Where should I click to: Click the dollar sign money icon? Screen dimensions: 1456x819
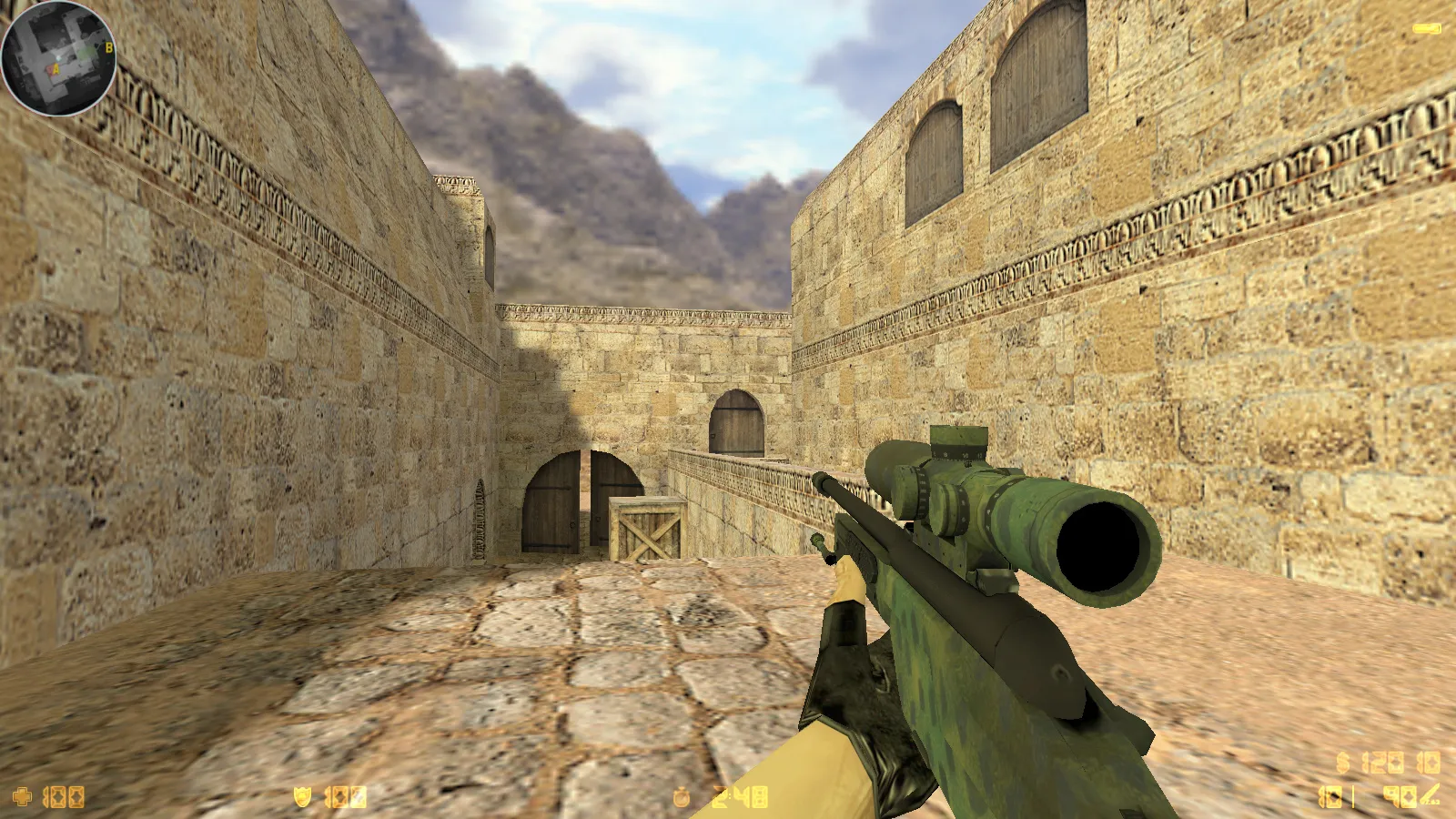[1343, 763]
